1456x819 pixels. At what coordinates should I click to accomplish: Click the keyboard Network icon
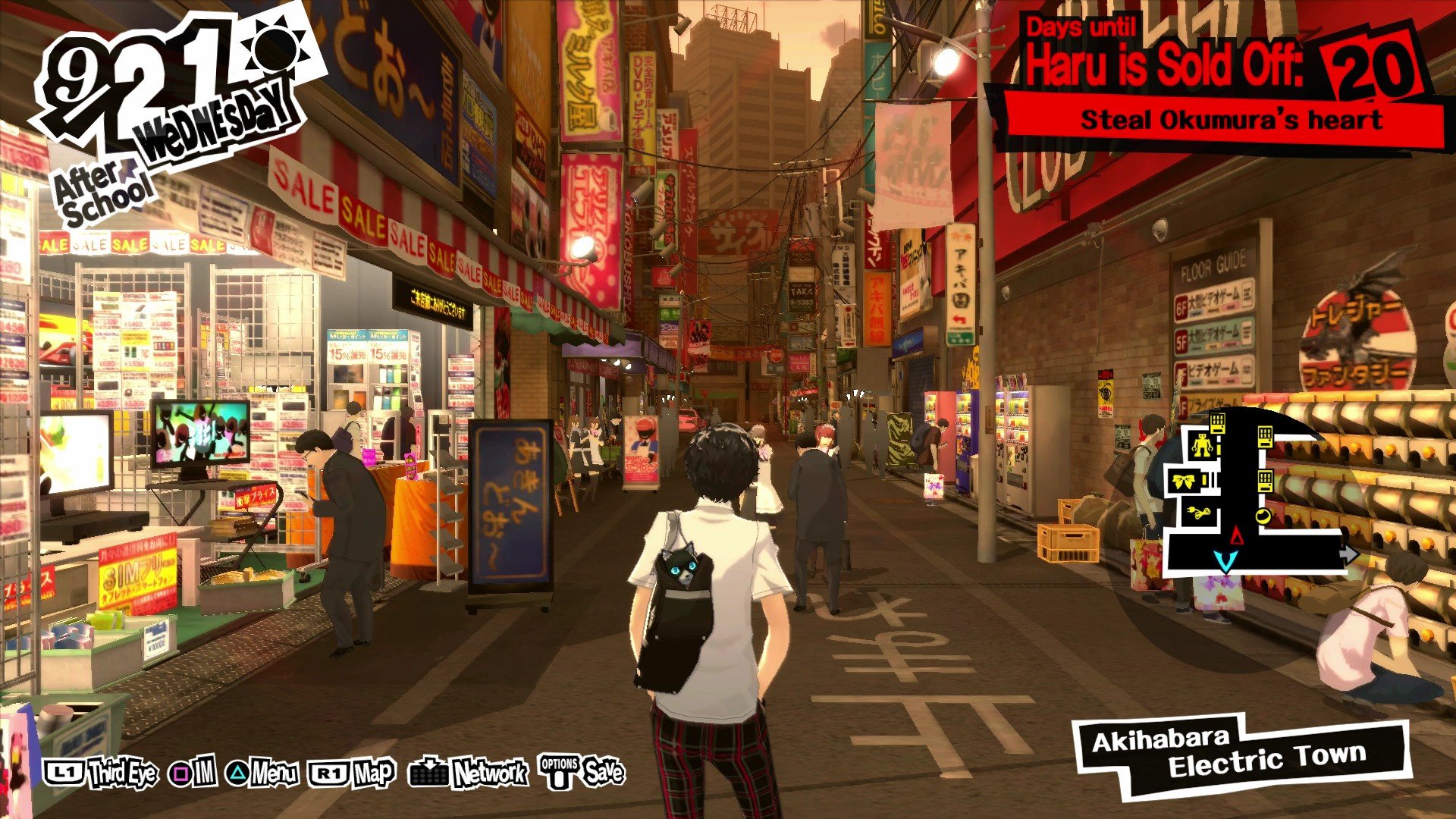pyautogui.click(x=428, y=773)
